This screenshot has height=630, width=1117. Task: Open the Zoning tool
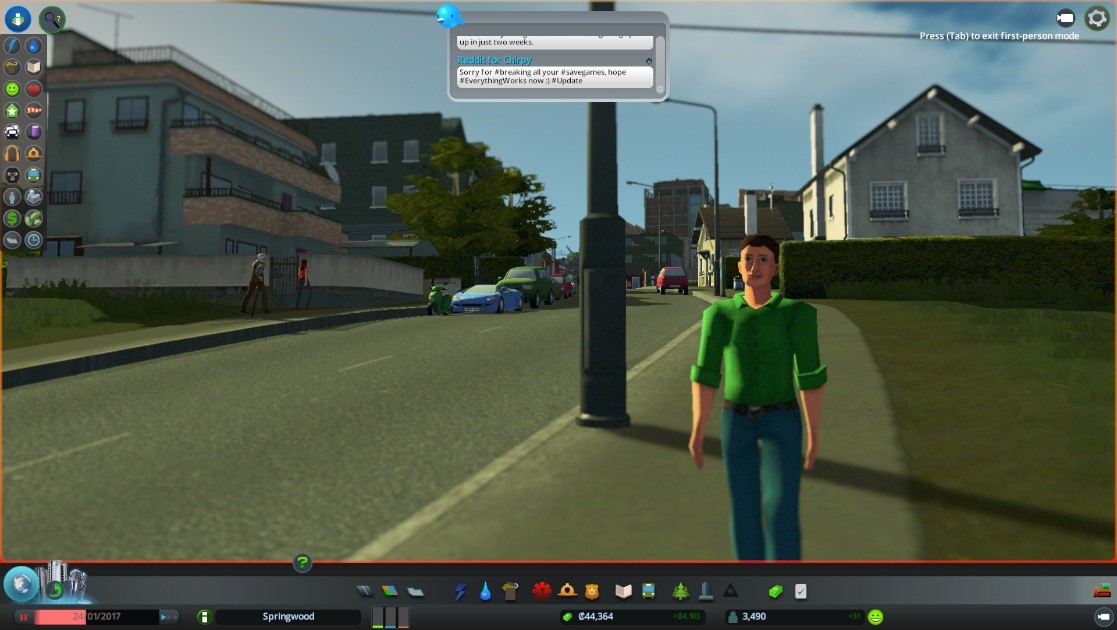point(390,591)
